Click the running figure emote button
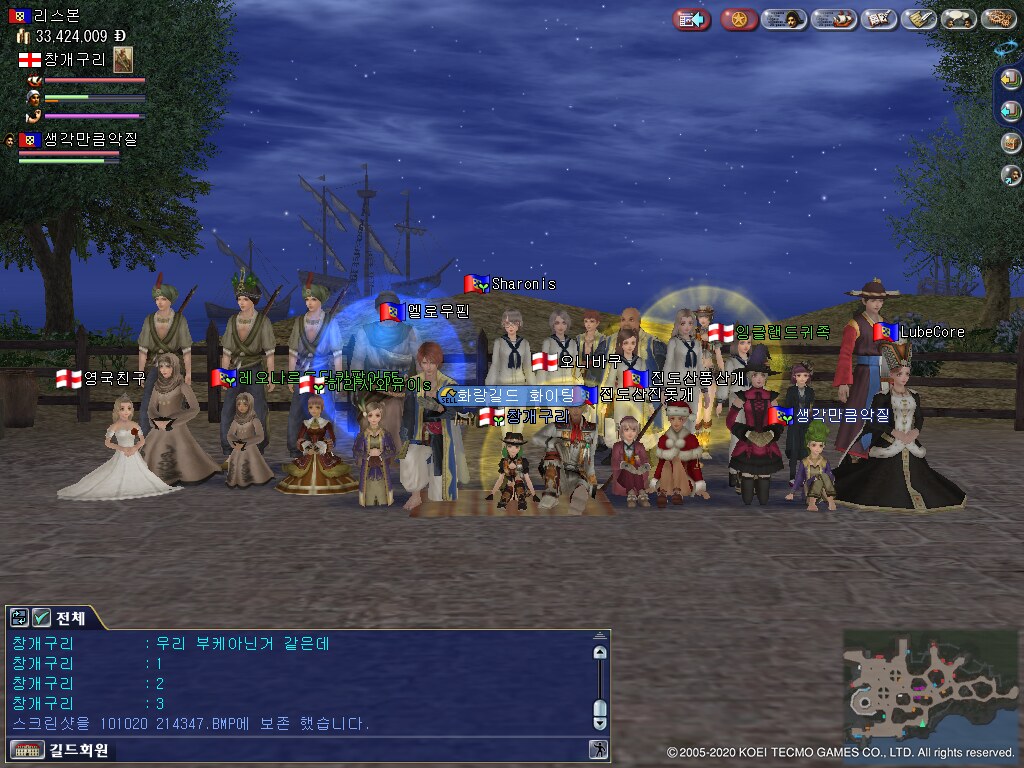Viewport: 1024px width, 768px height. point(597,749)
